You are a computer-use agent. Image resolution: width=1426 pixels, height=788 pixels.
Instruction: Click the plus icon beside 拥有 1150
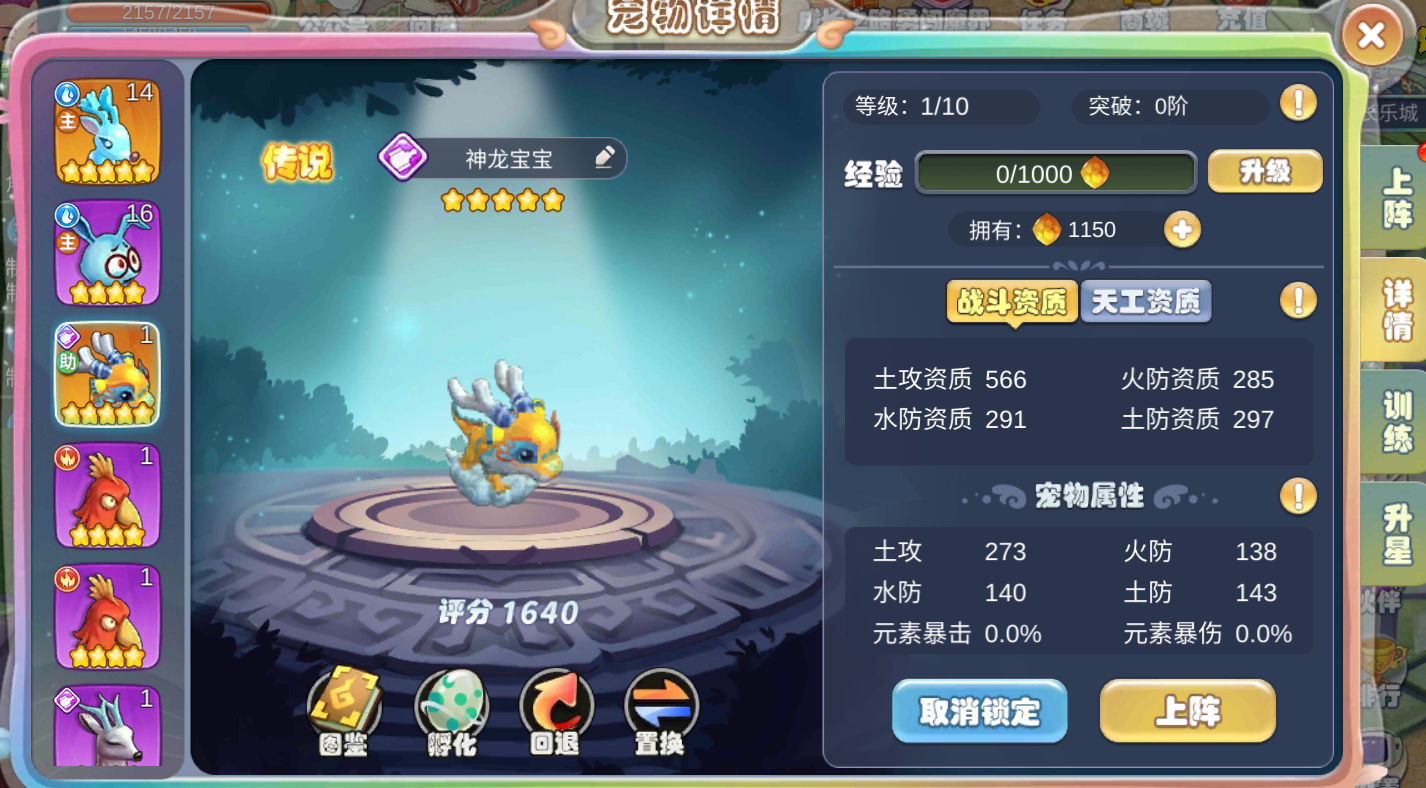pos(1182,229)
